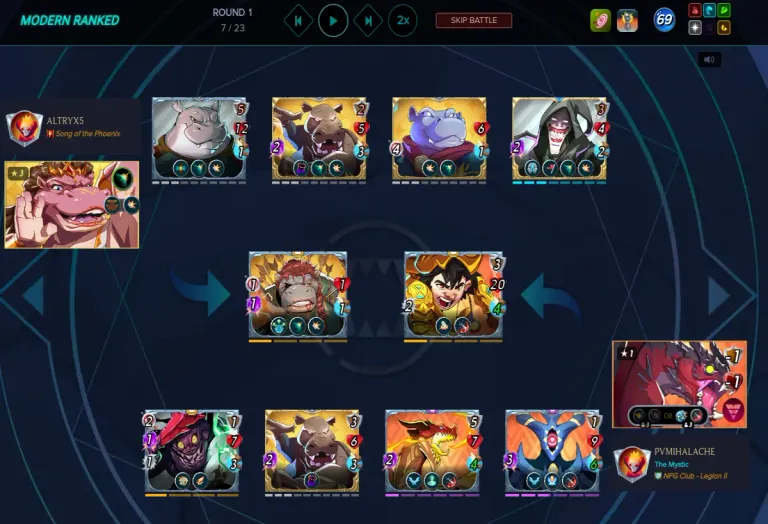Select the green-flame dark mage card
768x524 pixels.
192,450
